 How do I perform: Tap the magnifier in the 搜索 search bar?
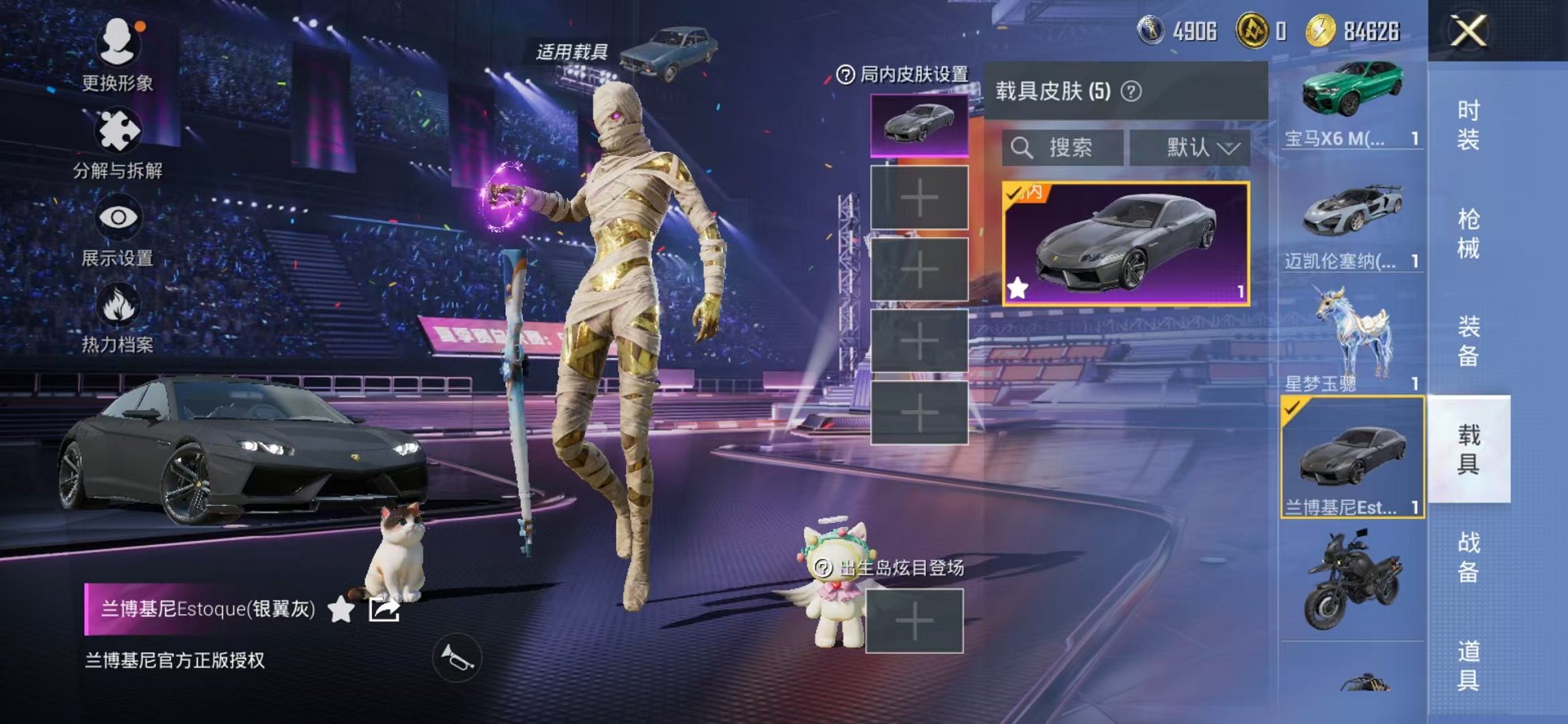click(1022, 148)
